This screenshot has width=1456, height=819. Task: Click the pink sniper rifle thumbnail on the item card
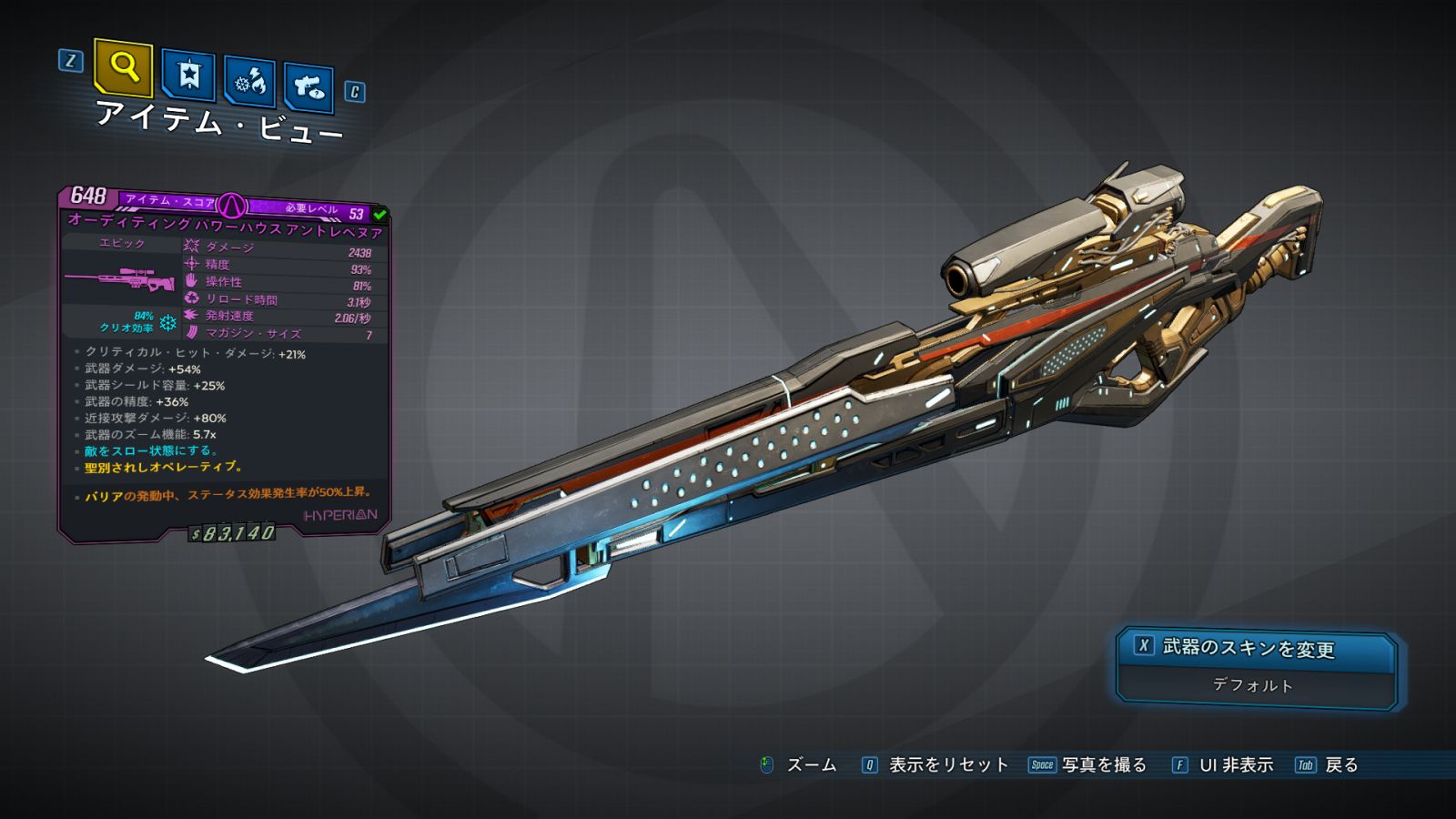(120, 278)
